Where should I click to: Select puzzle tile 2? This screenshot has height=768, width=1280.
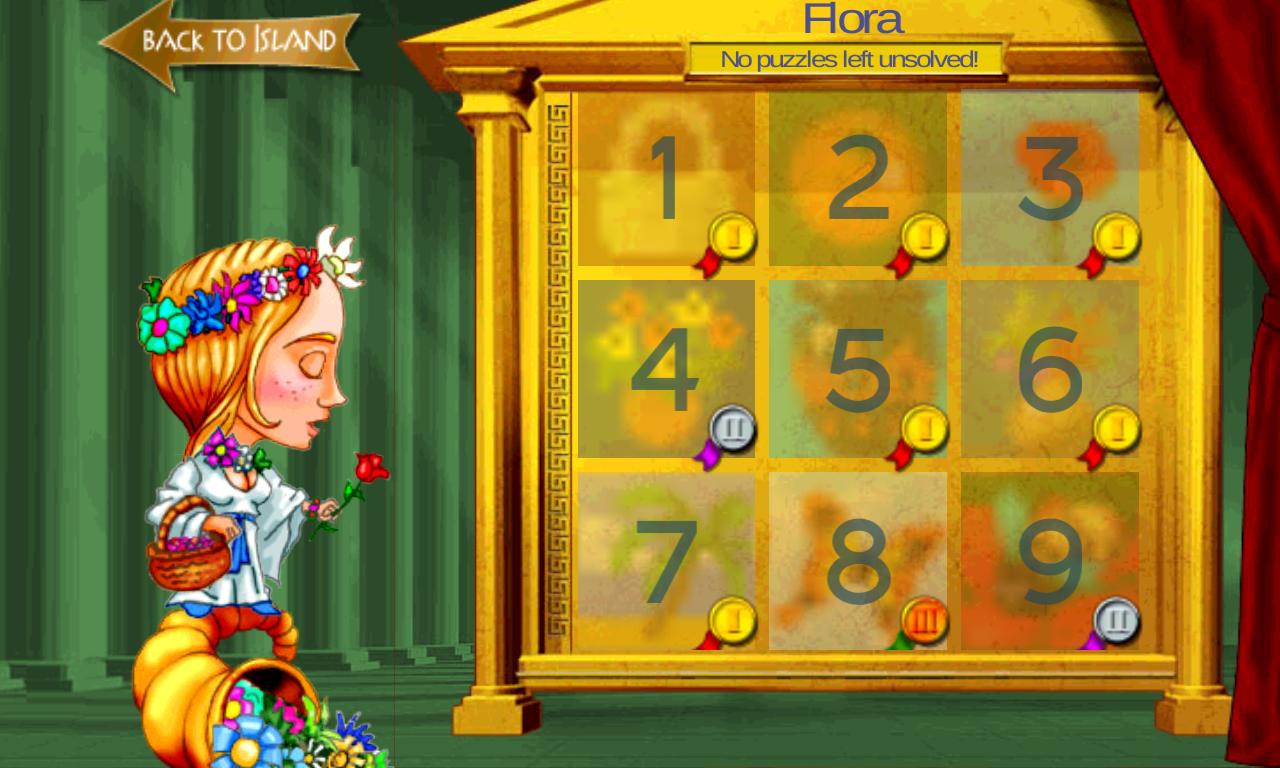858,179
